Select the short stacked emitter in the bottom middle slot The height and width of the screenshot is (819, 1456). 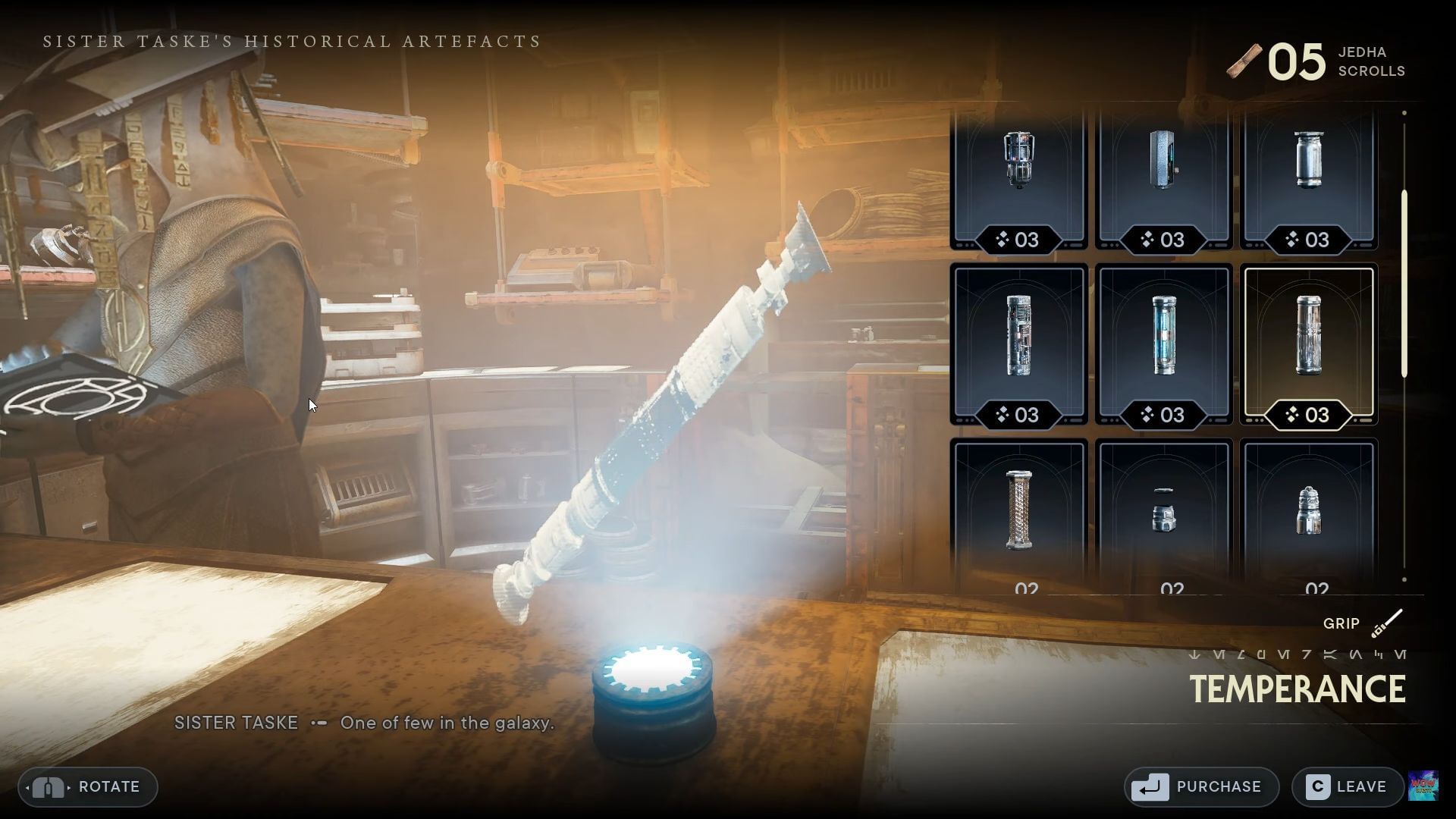click(x=1165, y=512)
